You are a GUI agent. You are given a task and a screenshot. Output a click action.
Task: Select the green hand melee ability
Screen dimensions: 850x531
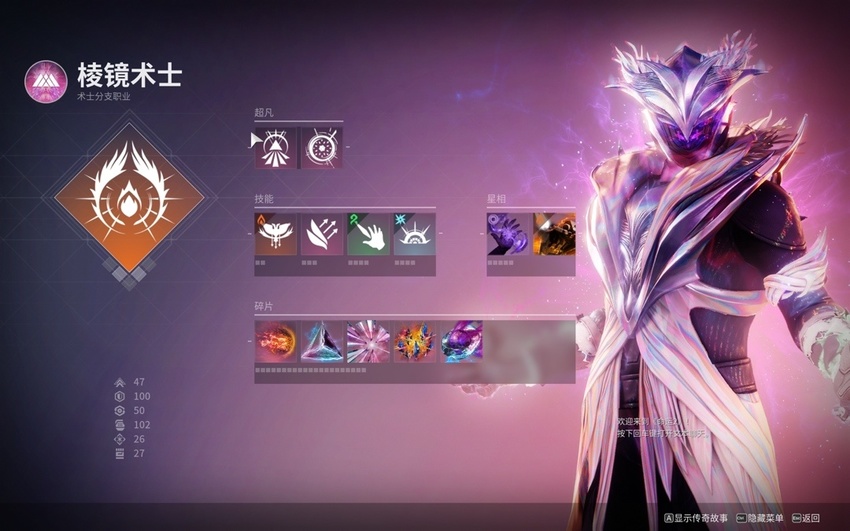point(368,234)
